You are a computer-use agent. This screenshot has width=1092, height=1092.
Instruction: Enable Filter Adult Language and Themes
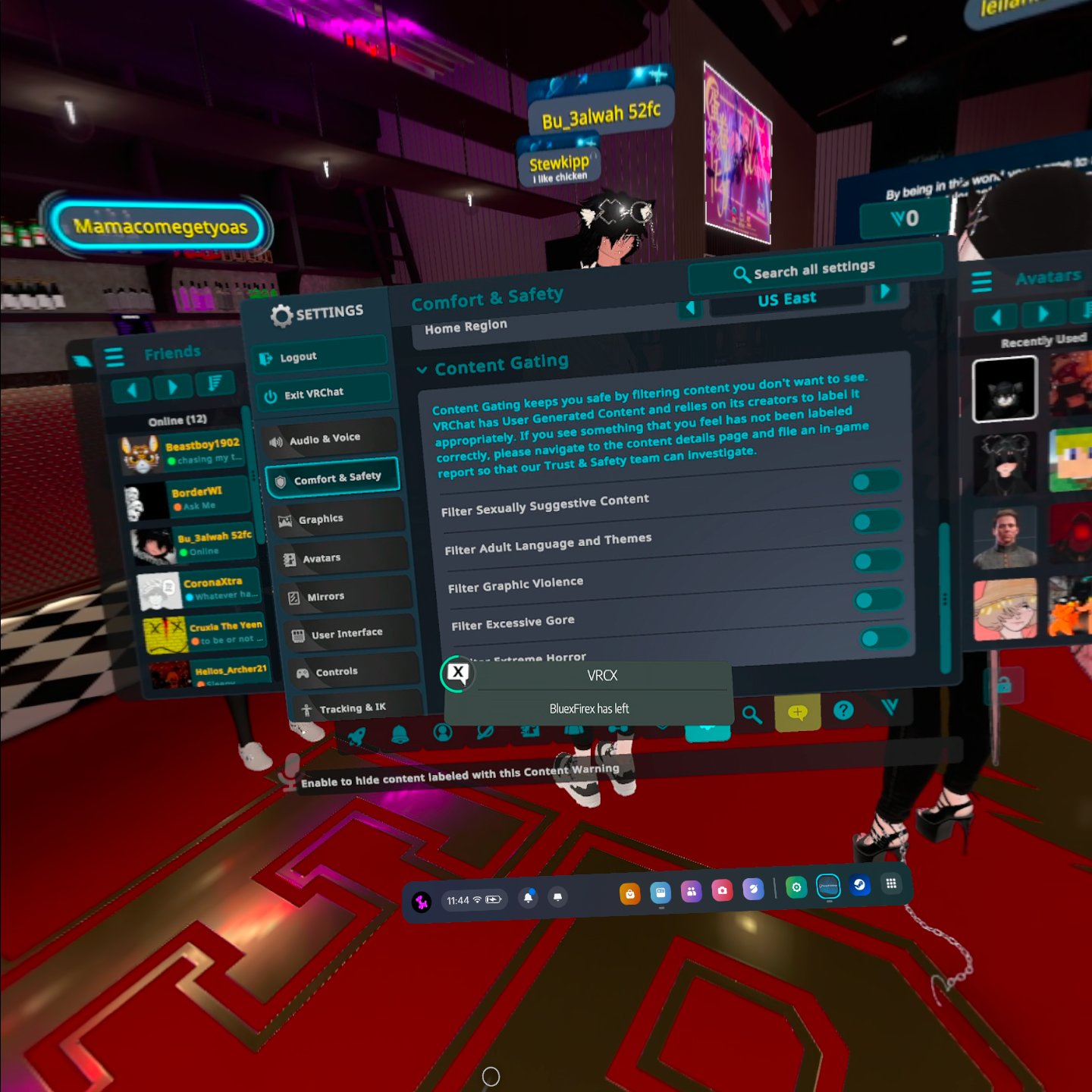876,521
